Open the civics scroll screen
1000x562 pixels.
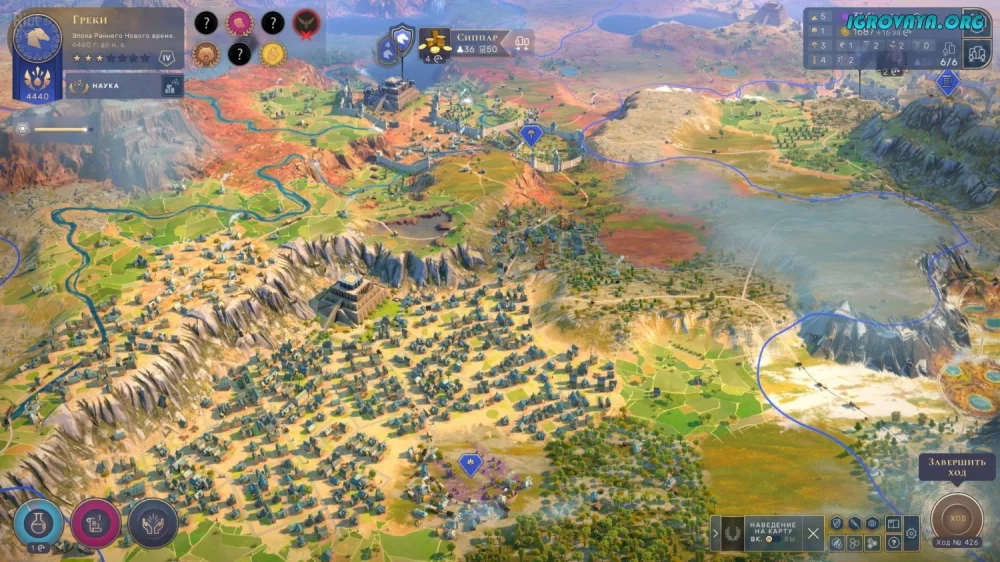click(x=96, y=523)
